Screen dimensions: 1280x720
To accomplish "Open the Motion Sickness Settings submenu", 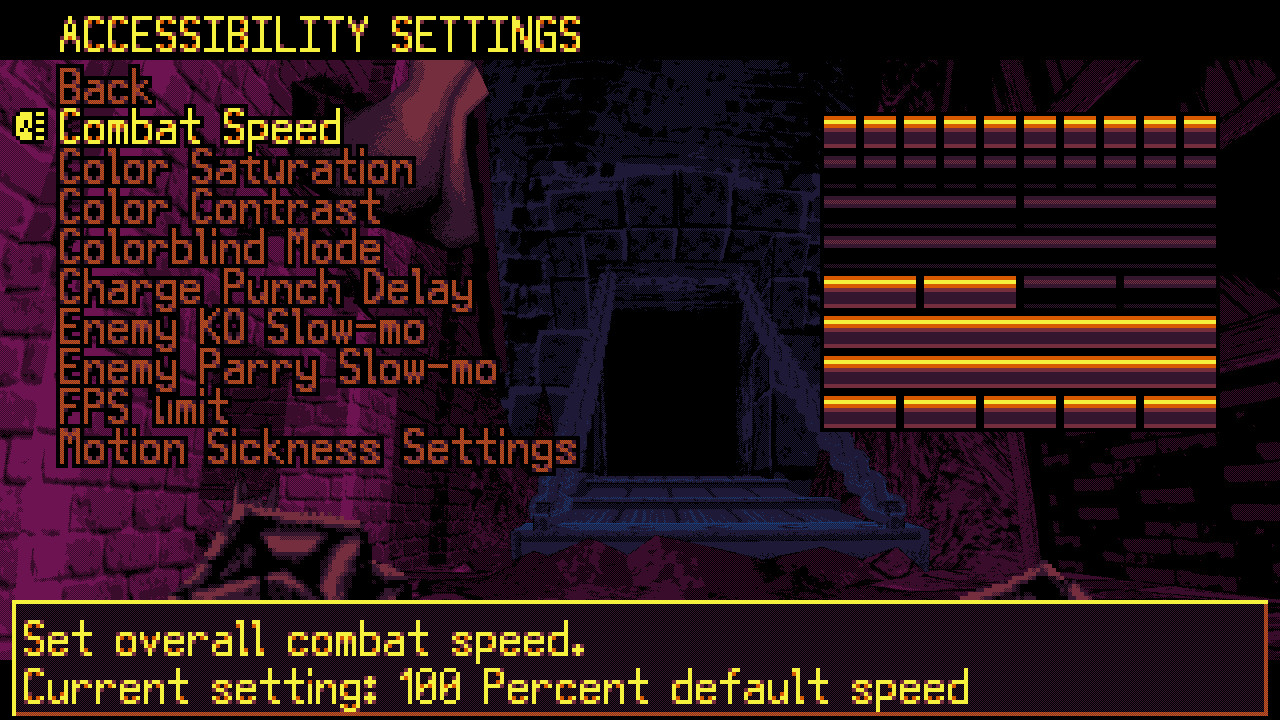I will click(317, 449).
